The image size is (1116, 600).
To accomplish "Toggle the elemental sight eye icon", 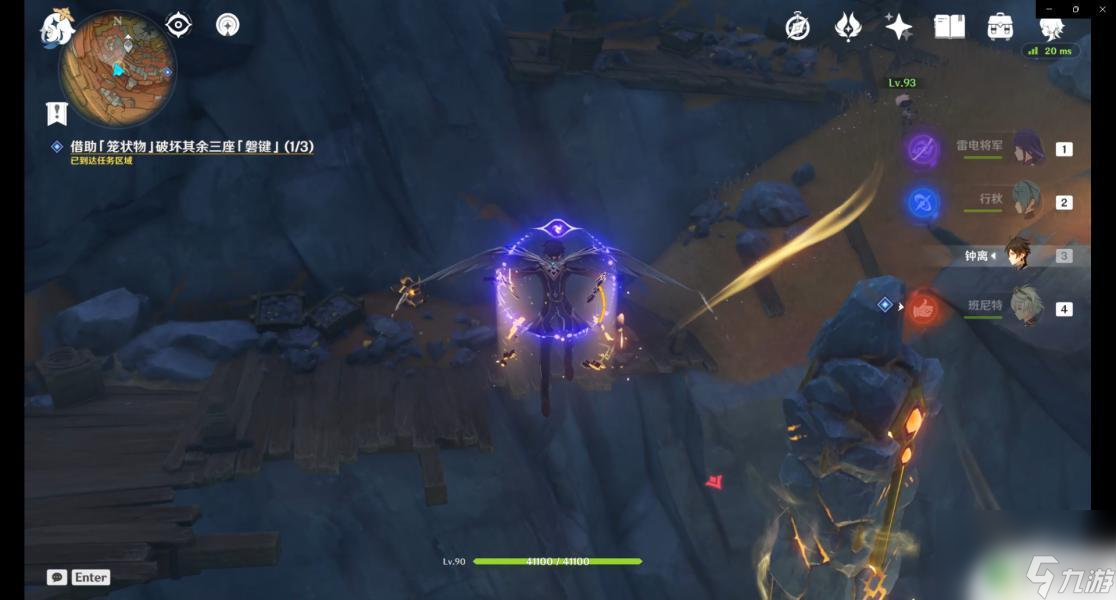I will [178, 24].
